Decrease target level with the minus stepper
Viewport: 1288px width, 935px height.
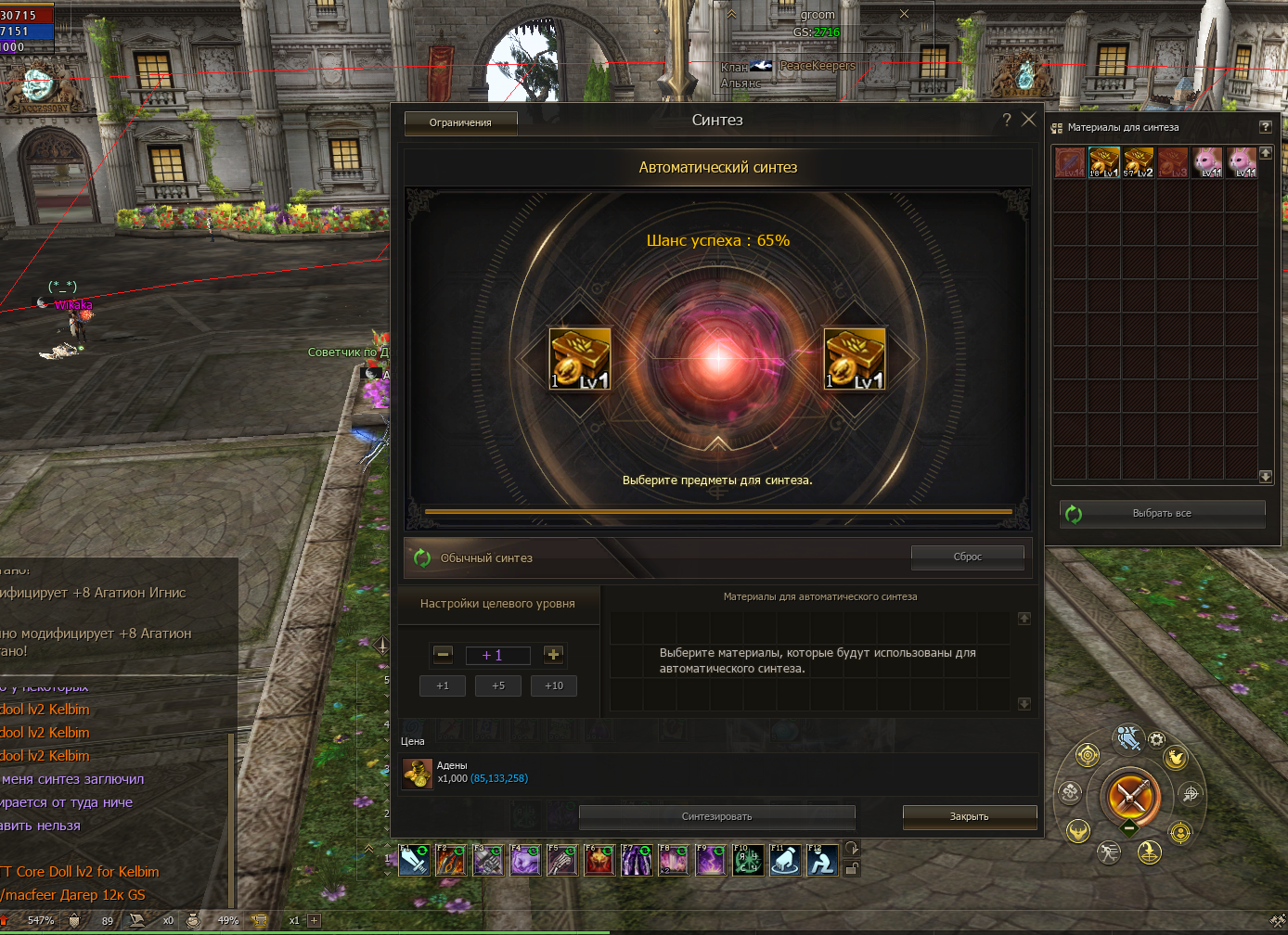point(444,655)
